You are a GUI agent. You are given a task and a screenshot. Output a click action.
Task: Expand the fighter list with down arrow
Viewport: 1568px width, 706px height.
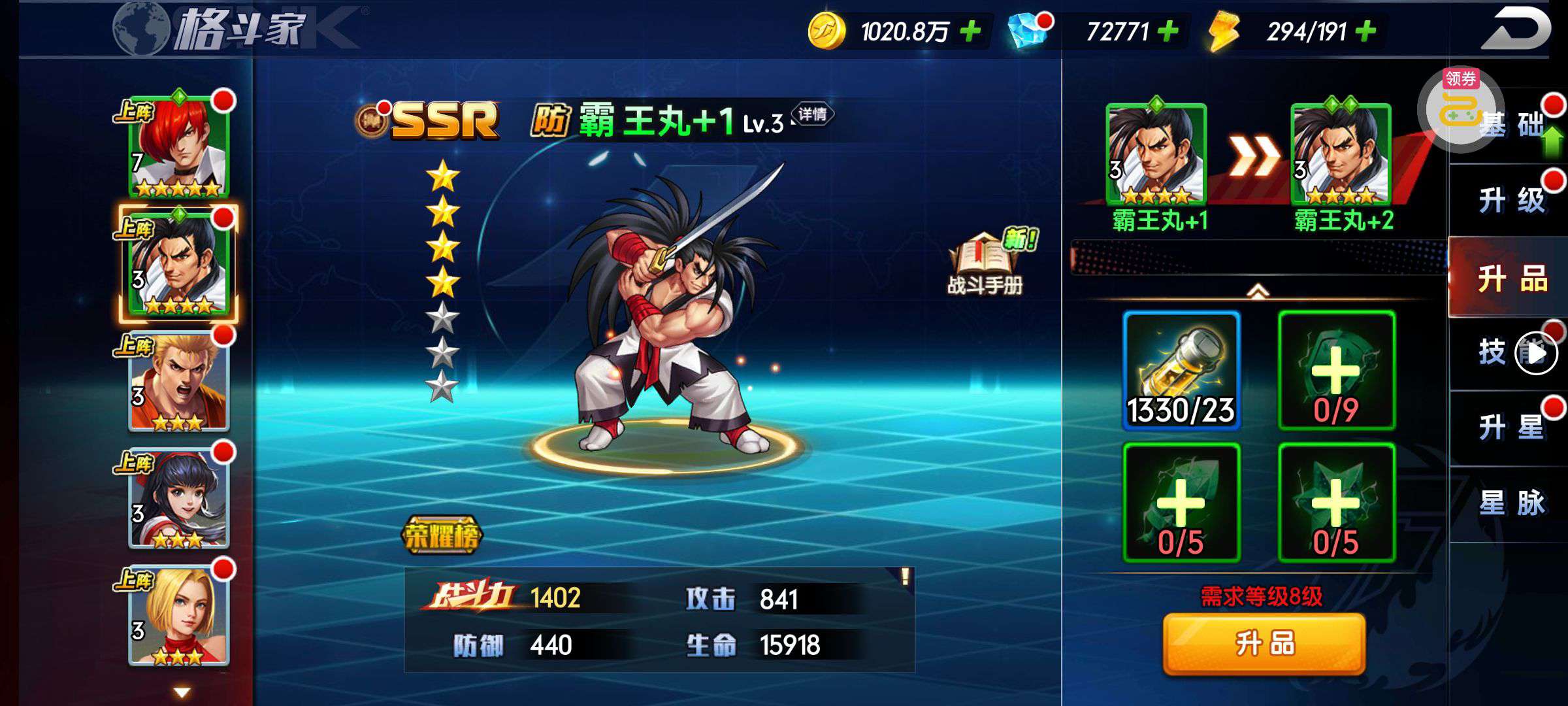tap(182, 692)
